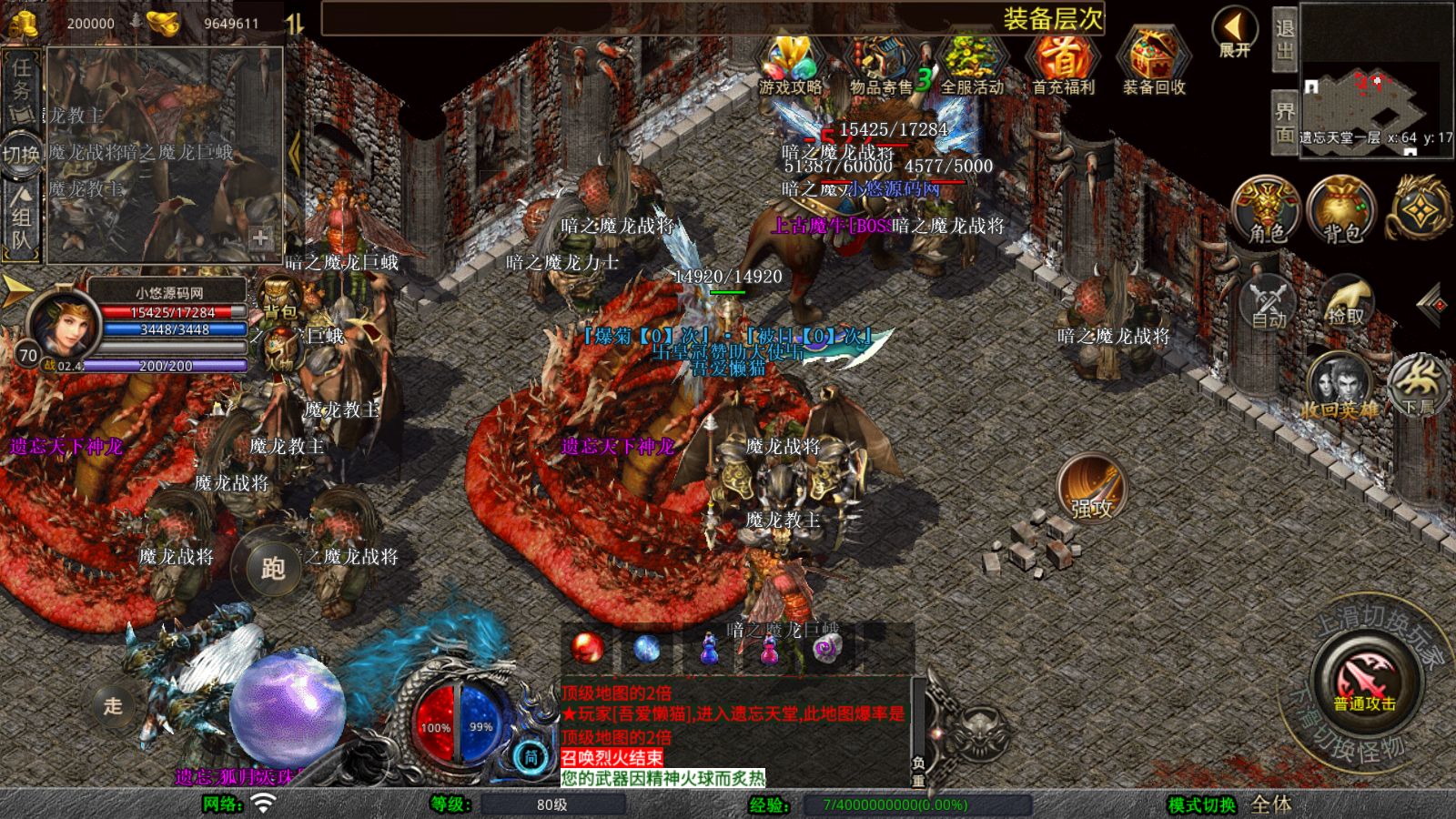1456x819 pixels.
Task: Use the red potion quick slot
Action: click(587, 648)
